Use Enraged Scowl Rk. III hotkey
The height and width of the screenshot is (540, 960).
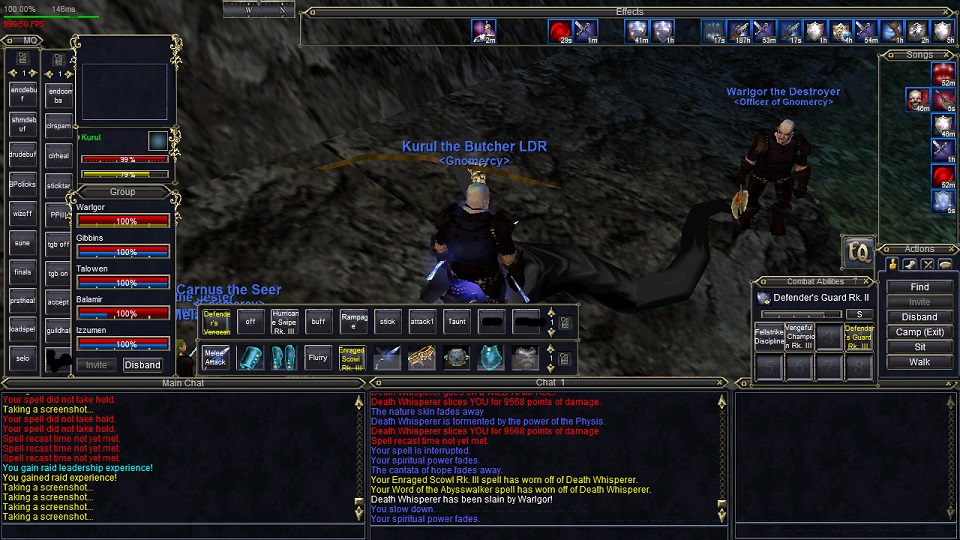(x=352, y=357)
